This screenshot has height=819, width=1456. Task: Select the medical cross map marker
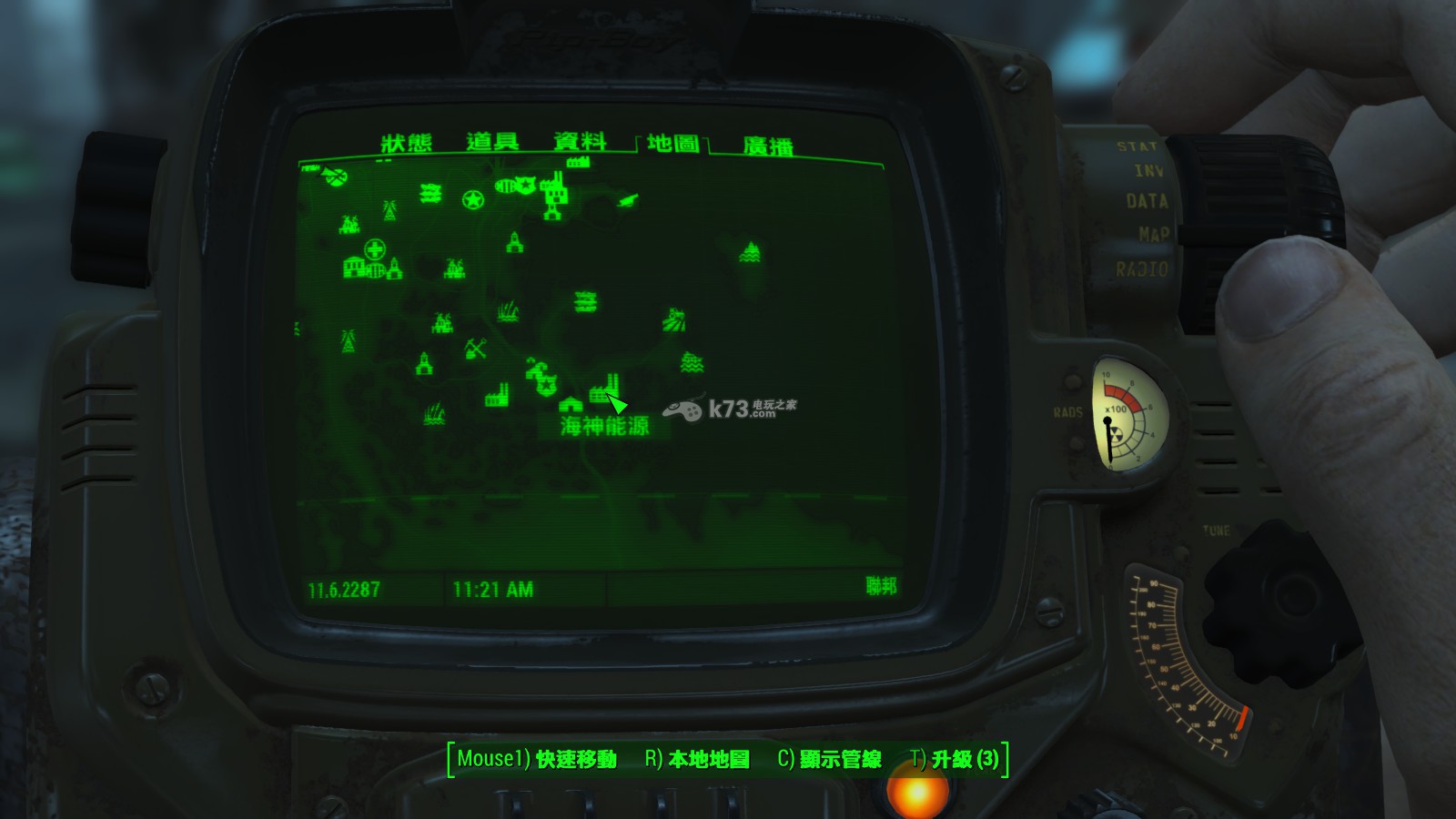[x=375, y=248]
